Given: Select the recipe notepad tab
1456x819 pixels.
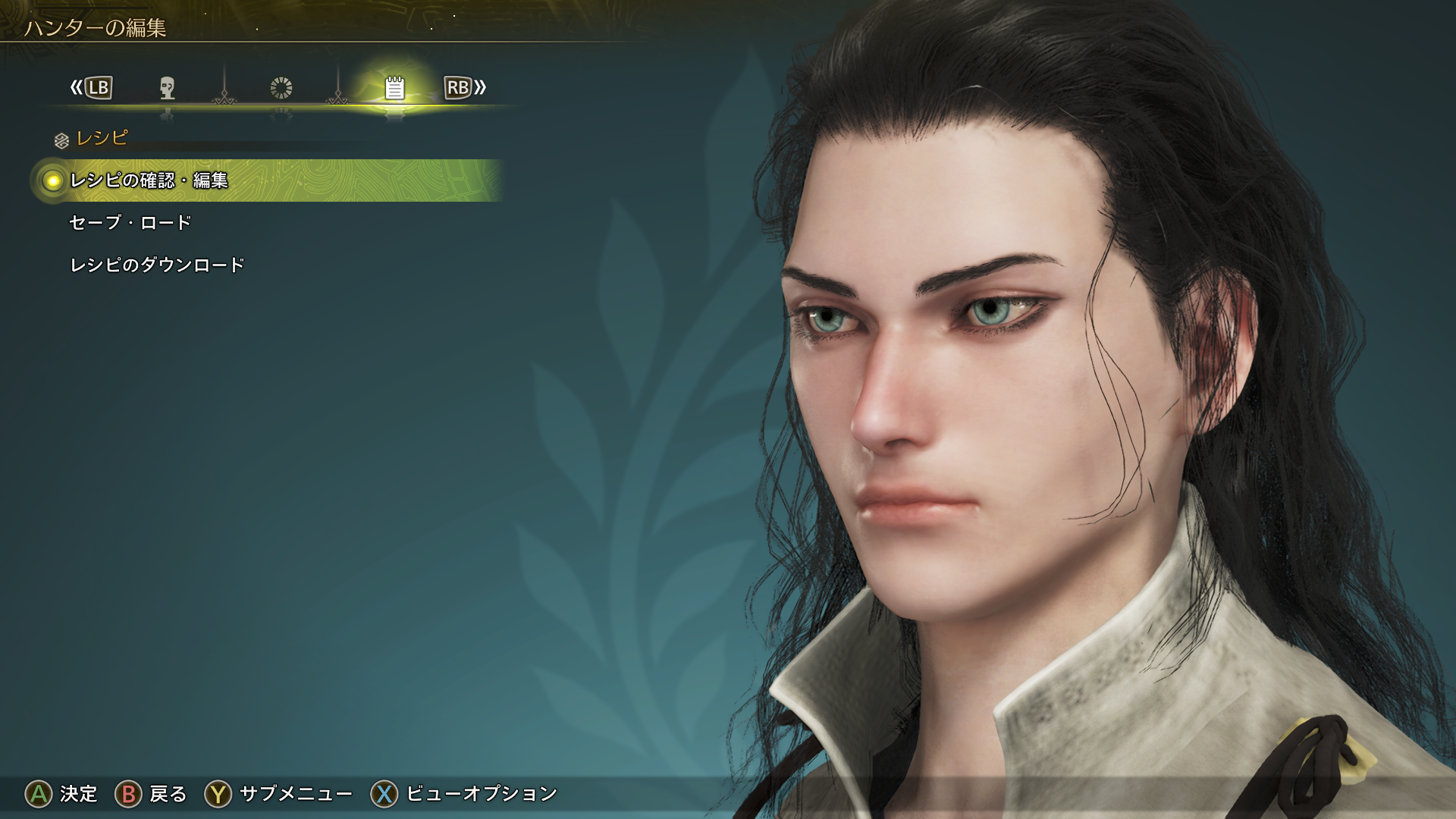Looking at the screenshot, I should 394,88.
